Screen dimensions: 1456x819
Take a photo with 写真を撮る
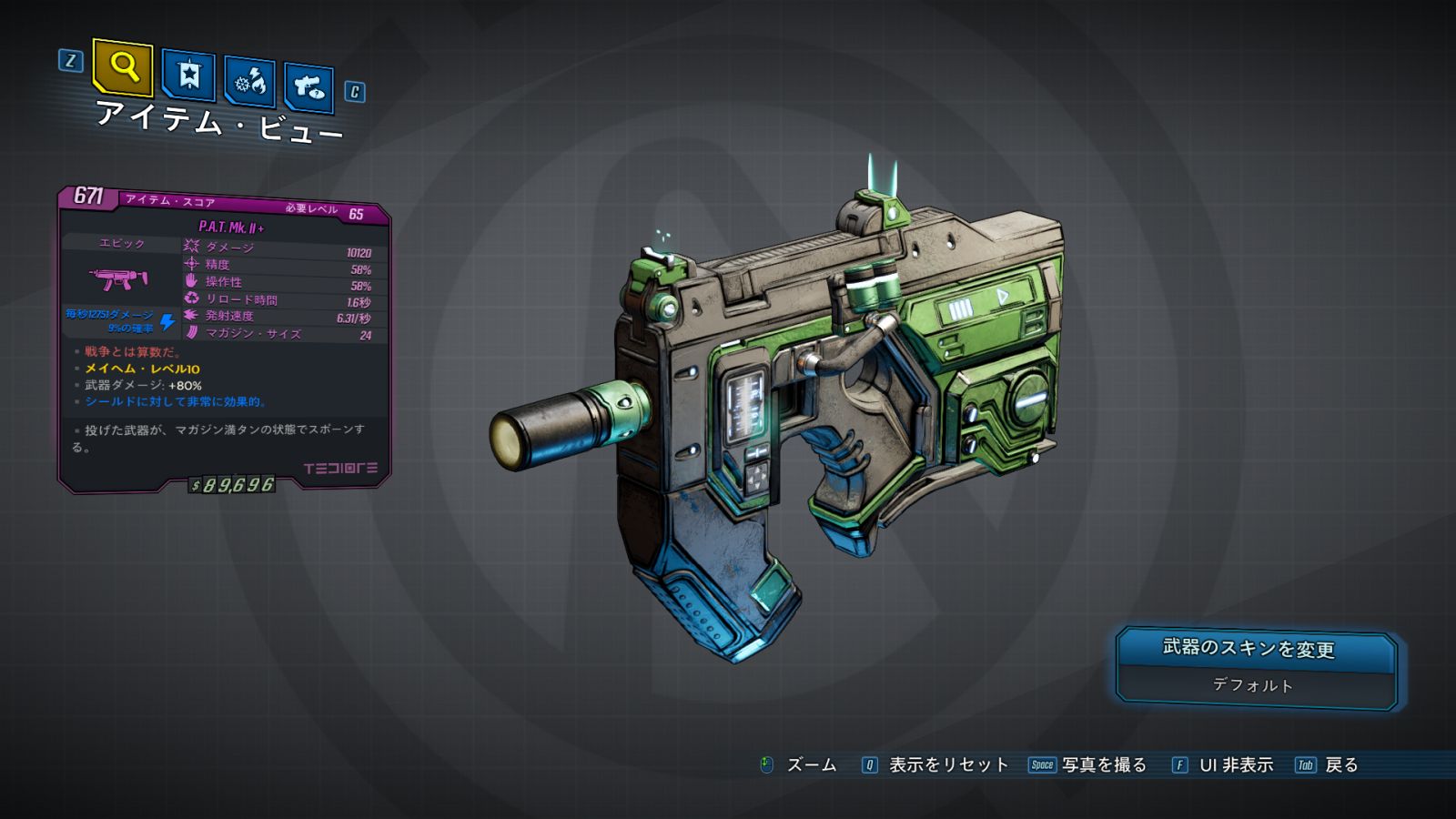tap(1103, 765)
